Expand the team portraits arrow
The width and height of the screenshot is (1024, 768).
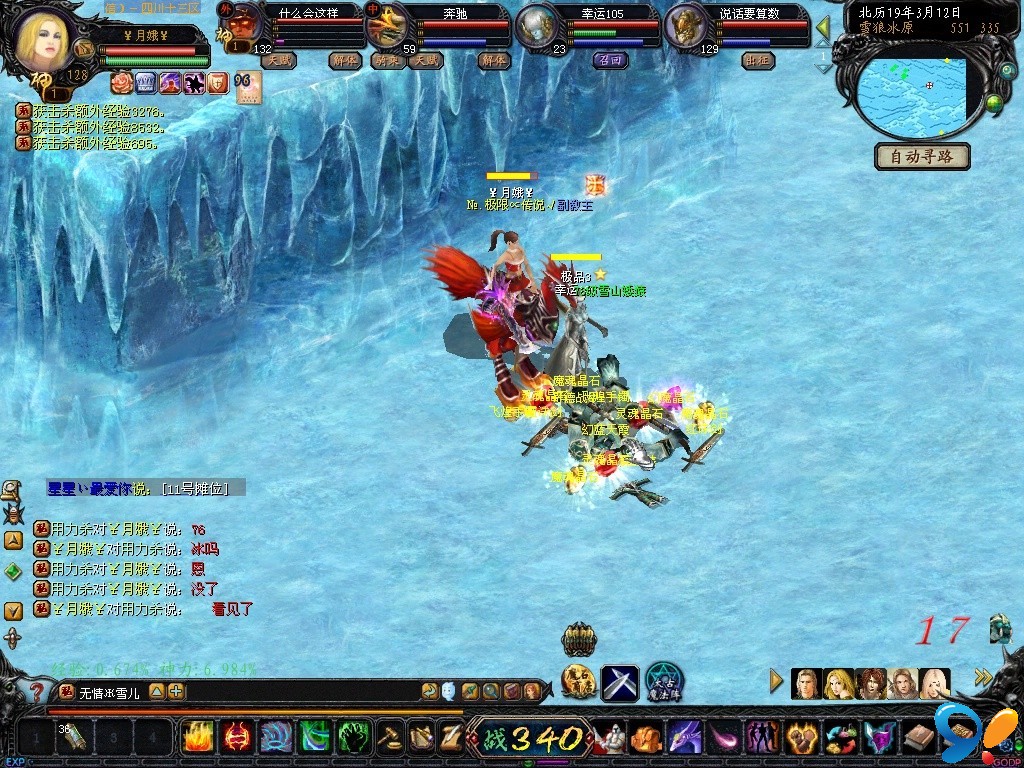point(776,682)
